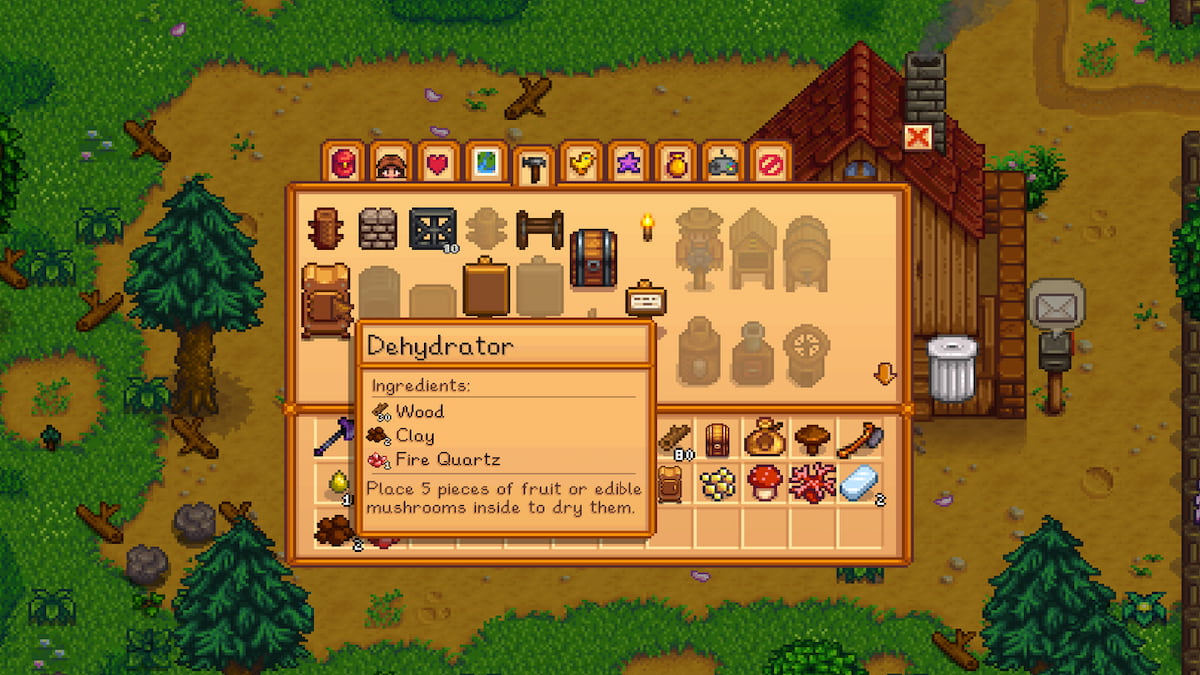The image size is (1200, 675).
Task: Page down crafting recipes with the arrow
Action: pyautogui.click(x=884, y=375)
